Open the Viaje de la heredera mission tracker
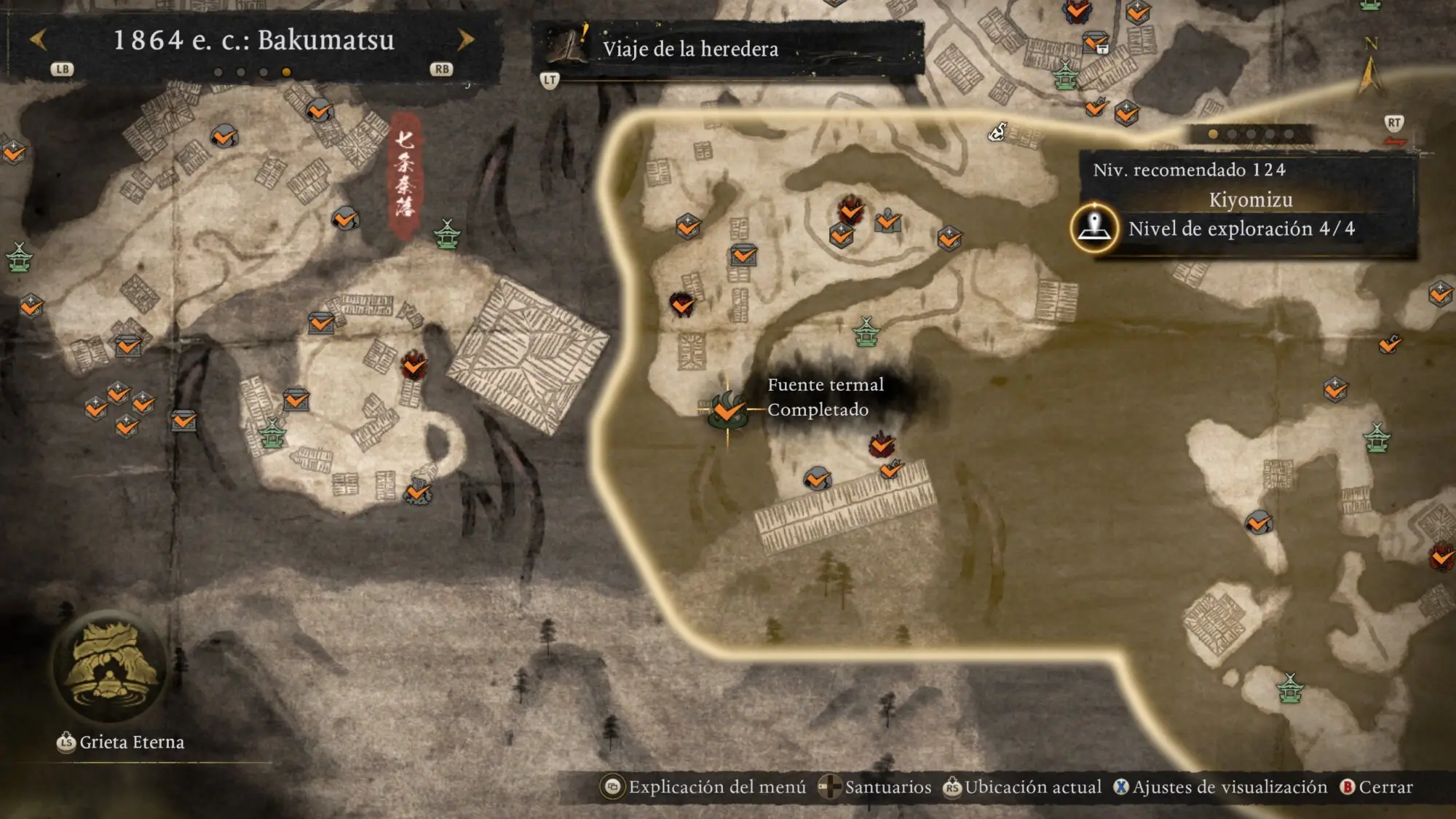The height and width of the screenshot is (819, 1456). [x=689, y=49]
